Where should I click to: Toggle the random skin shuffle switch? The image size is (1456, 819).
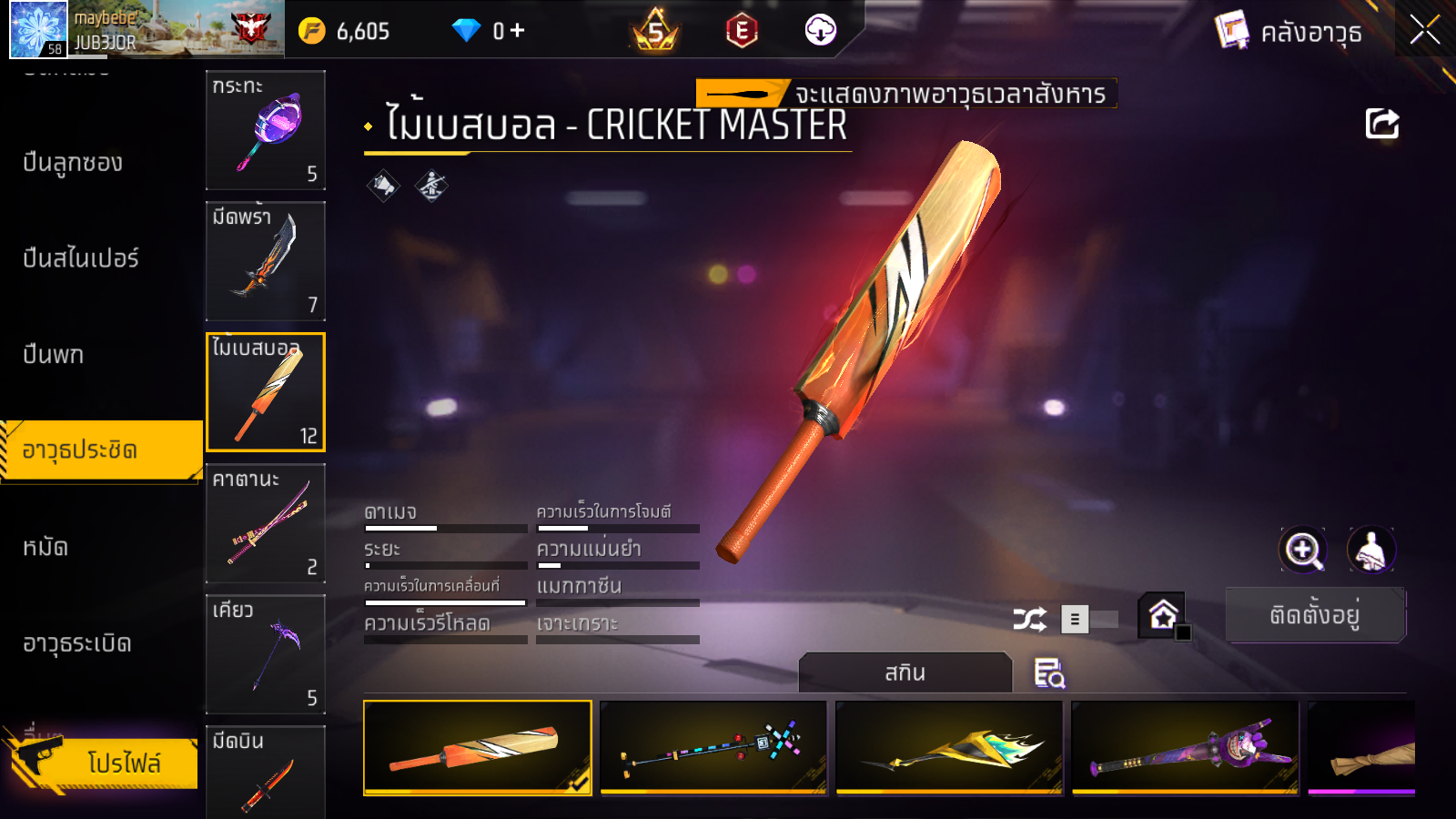click(1090, 620)
